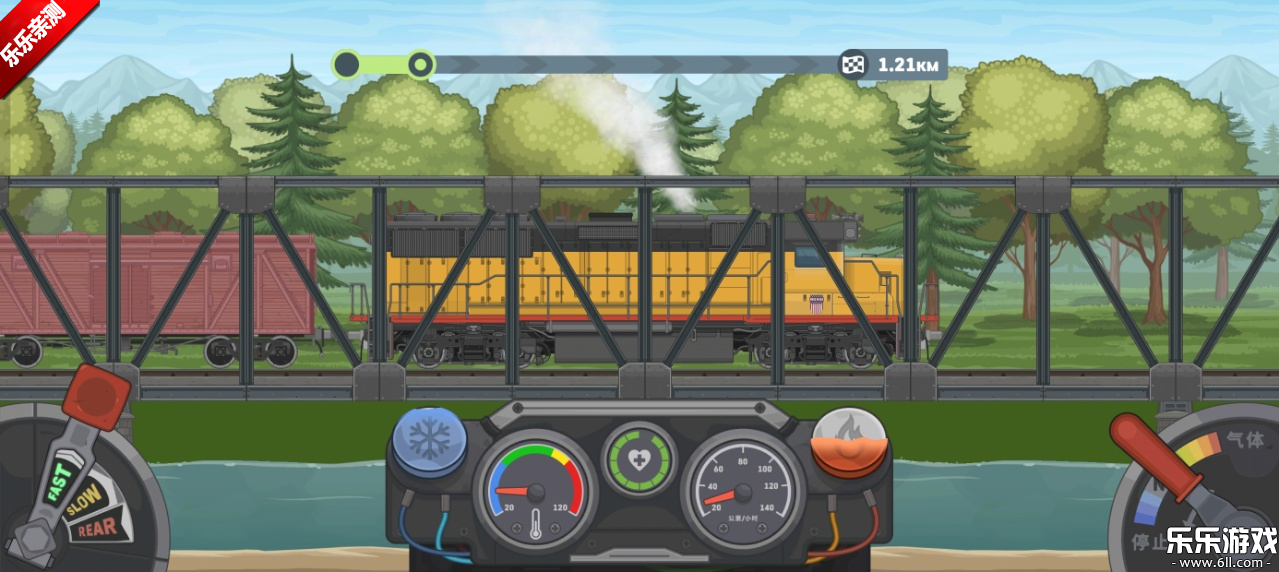Select the FAST gear label
The image size is (1279, 572).
point(60,480)
